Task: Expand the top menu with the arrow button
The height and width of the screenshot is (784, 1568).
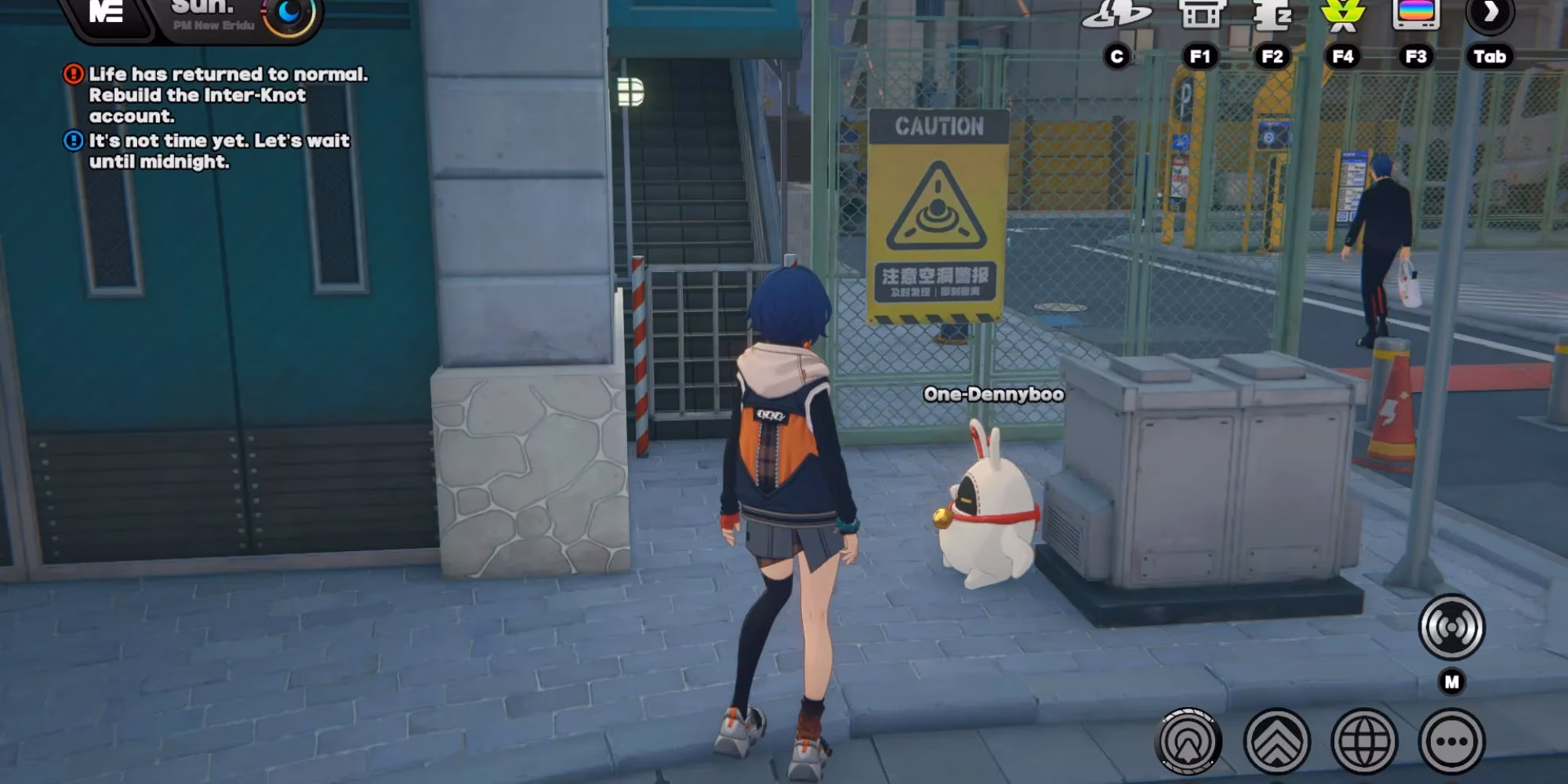Action: coord(1490,14)
